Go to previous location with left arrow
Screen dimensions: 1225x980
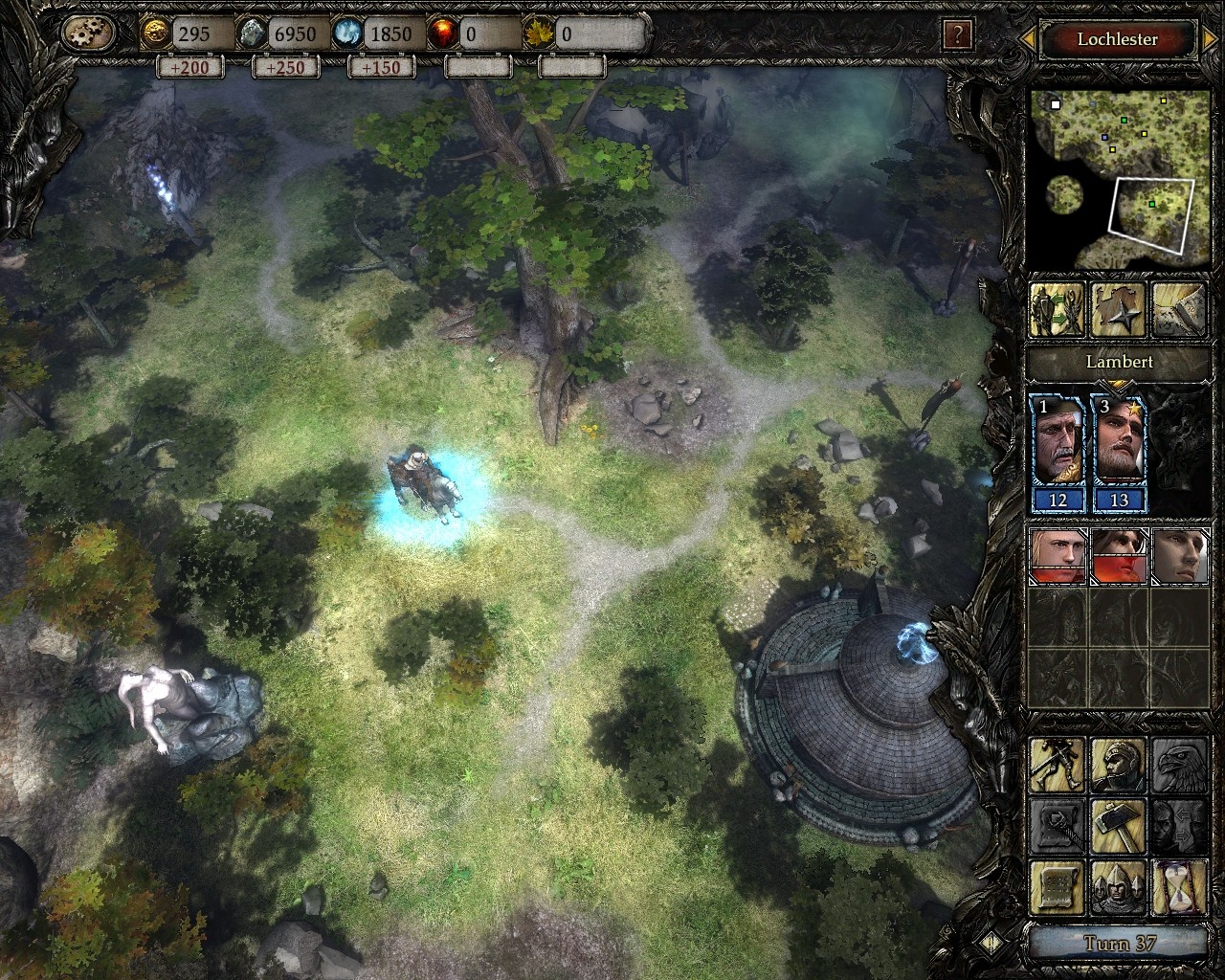(x=1027, y=39)
